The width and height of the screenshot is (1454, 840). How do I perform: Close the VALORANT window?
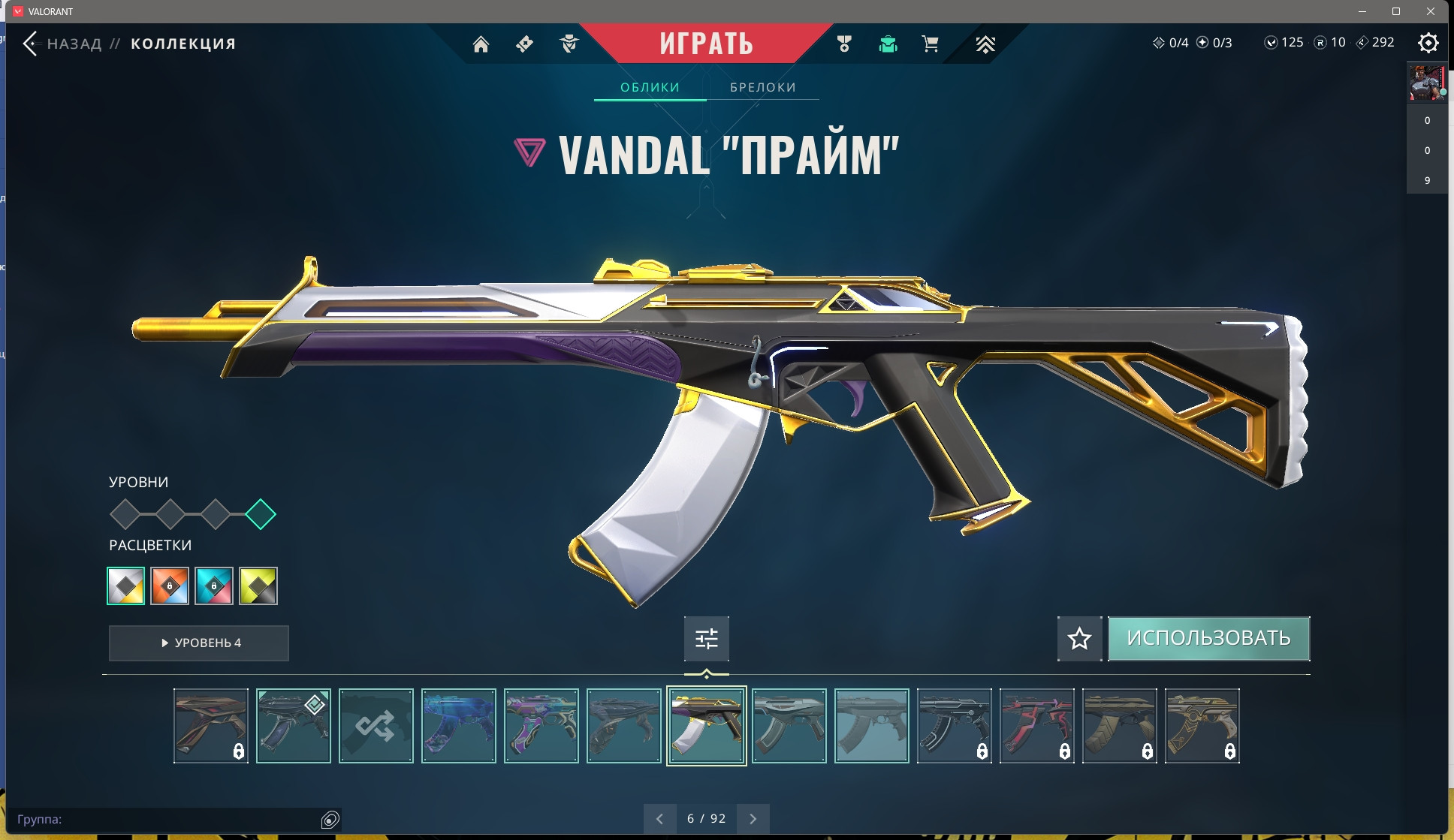click(1430, 11)
